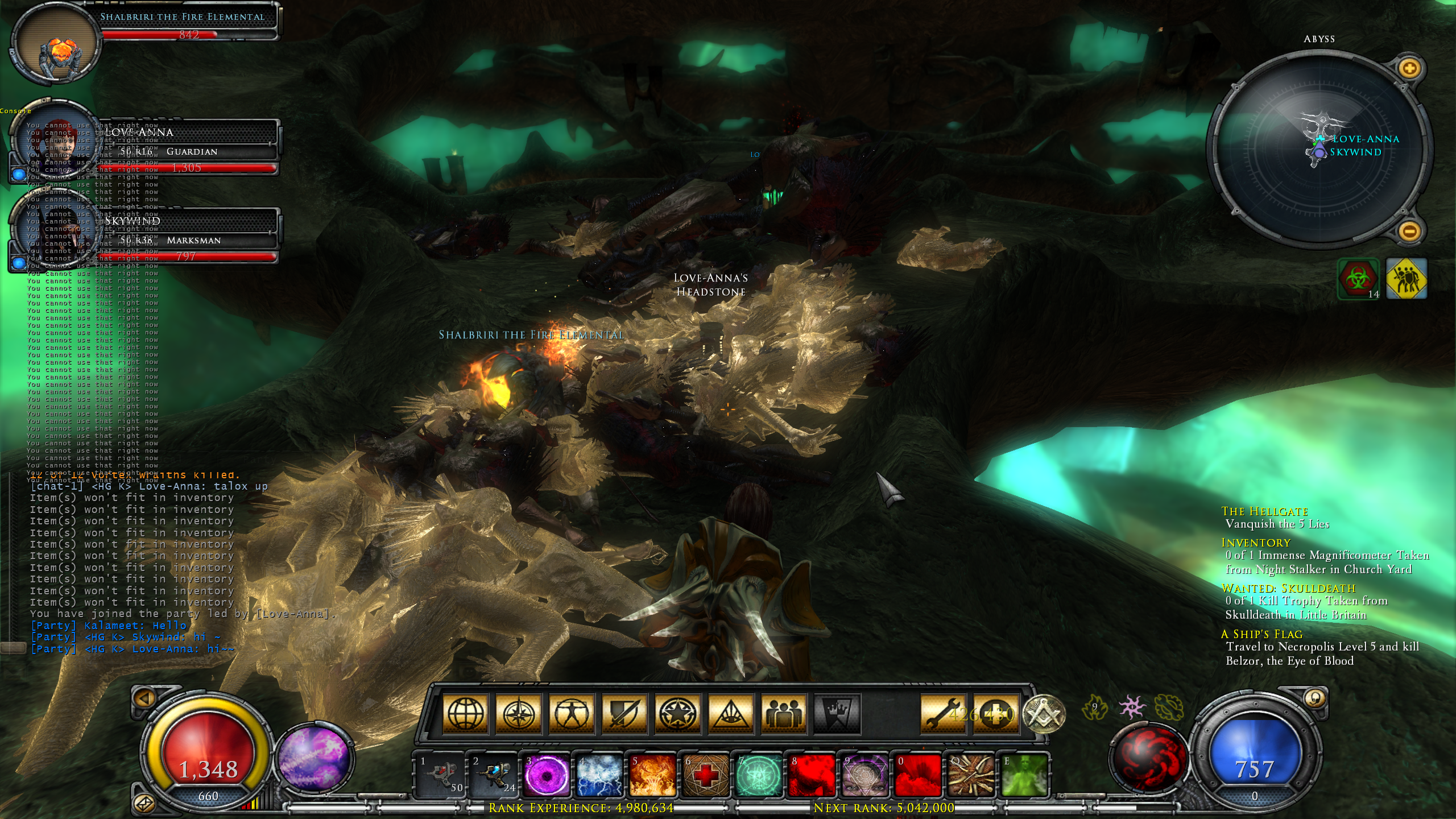Open the party members menu button
Screen dimensions: 1456x819
pos(784,713)
